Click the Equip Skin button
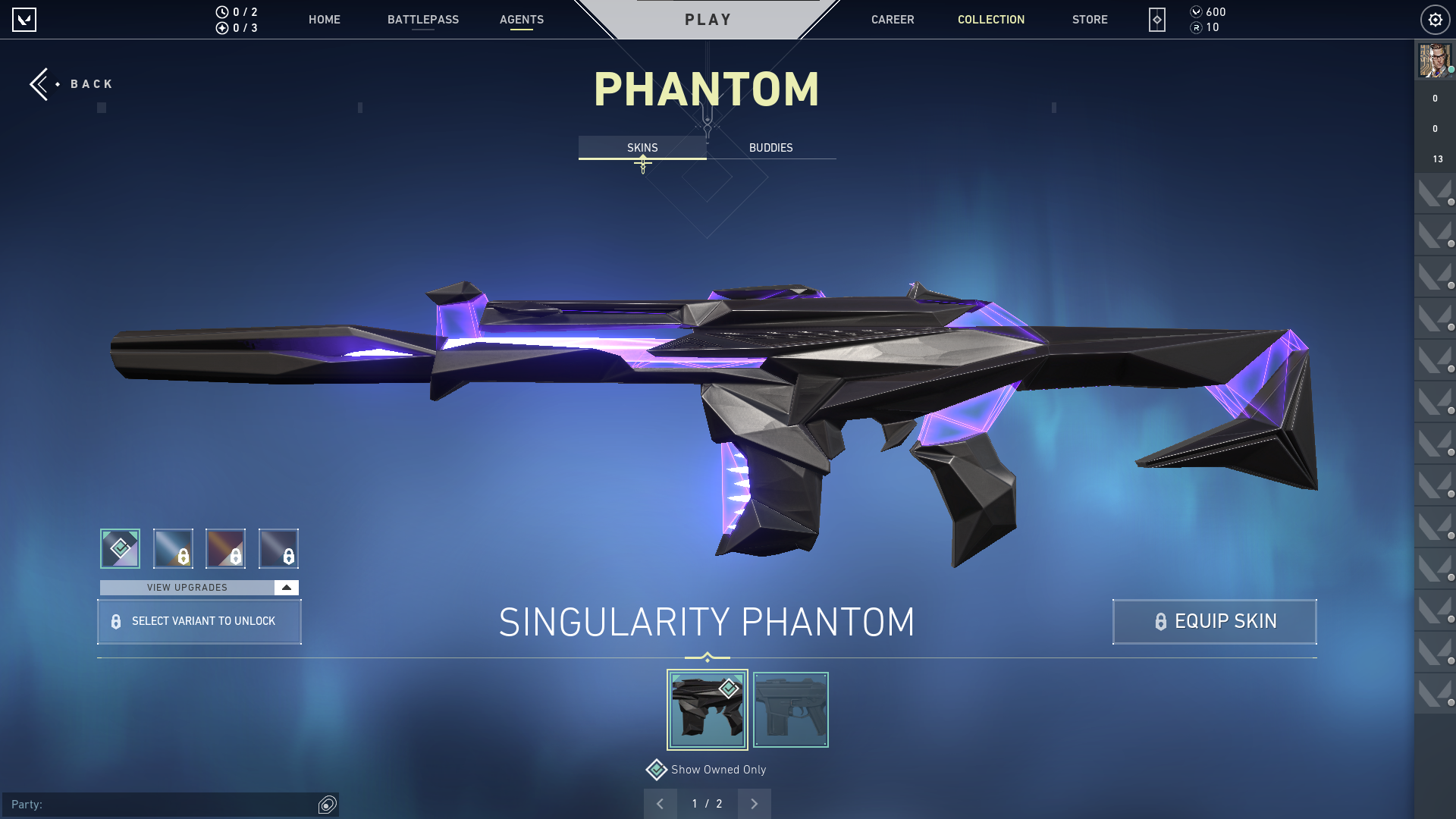1456x819 pixels. pyautogui.click(x=1214, y=621)
